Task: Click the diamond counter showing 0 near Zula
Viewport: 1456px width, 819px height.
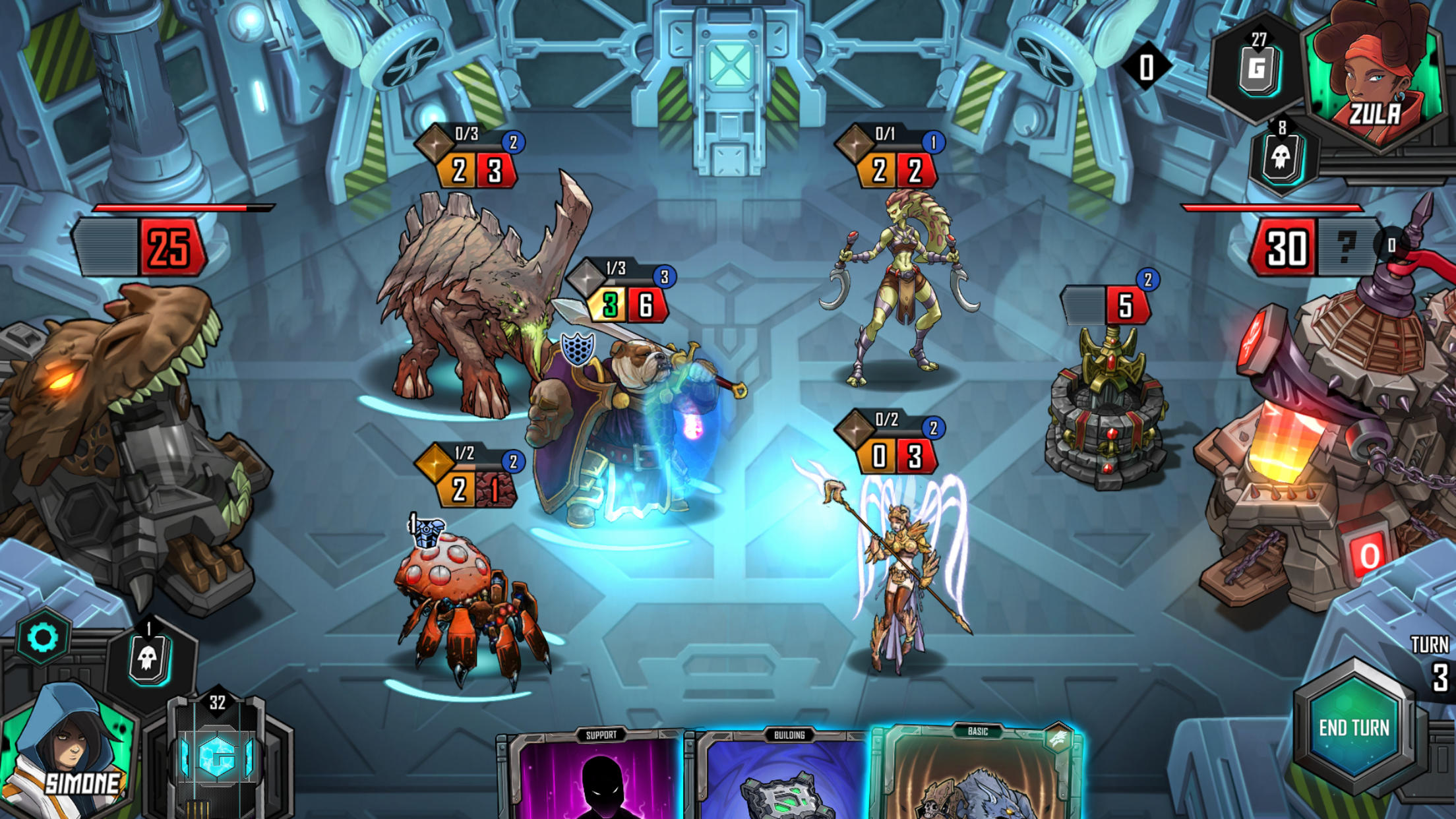Action: [1145, 65]
